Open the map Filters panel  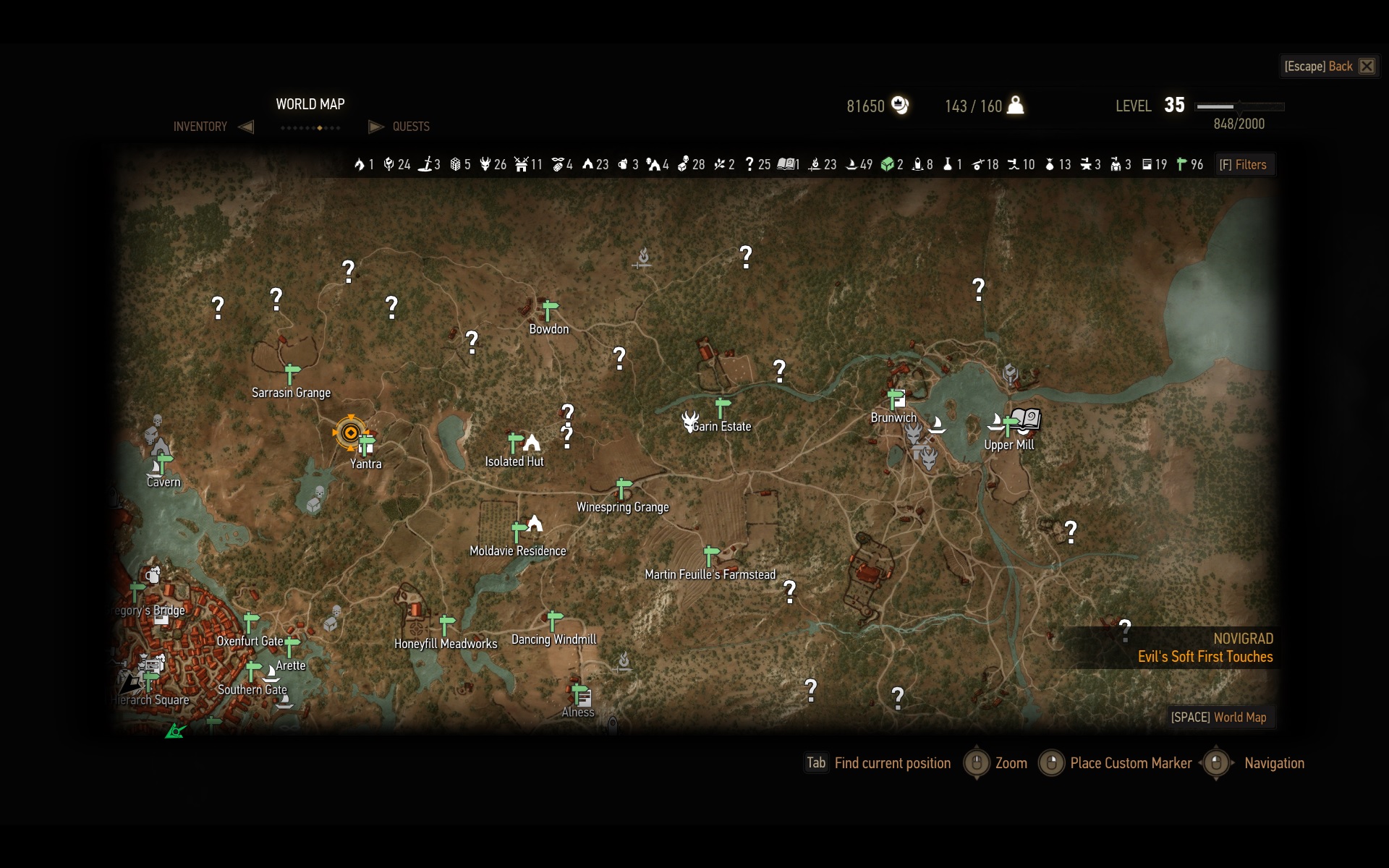(x=1243, y=165)
